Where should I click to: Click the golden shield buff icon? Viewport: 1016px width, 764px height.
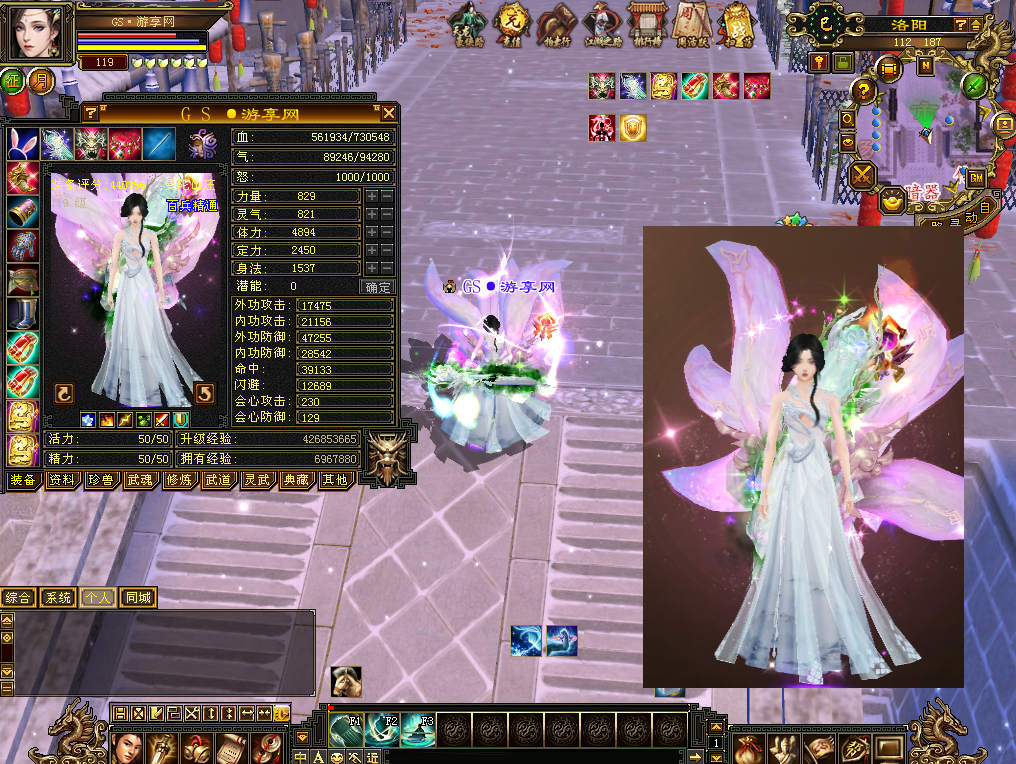click(x=632, y=128)
